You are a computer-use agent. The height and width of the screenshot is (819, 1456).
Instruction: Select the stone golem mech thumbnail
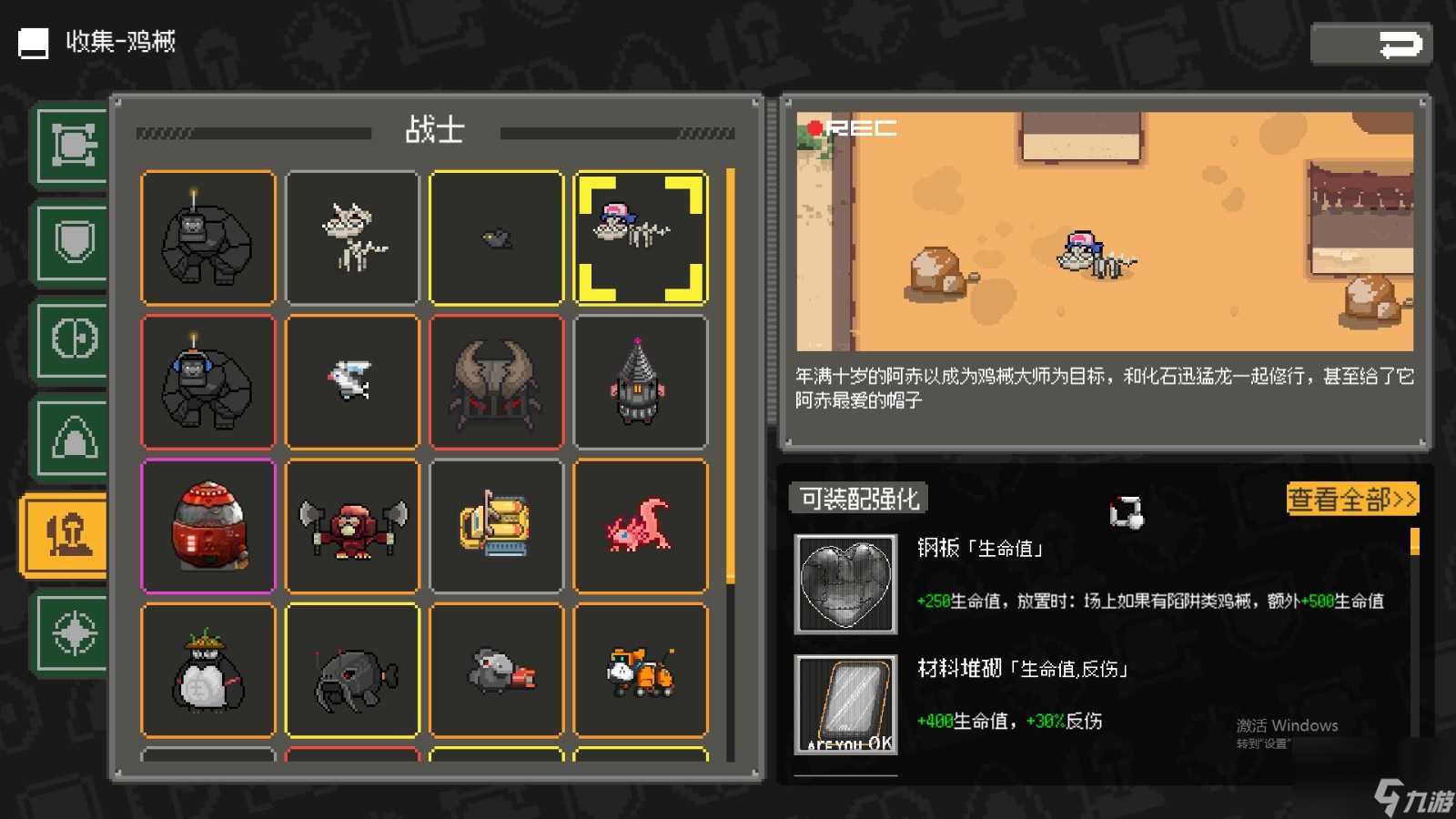point(207,237)
